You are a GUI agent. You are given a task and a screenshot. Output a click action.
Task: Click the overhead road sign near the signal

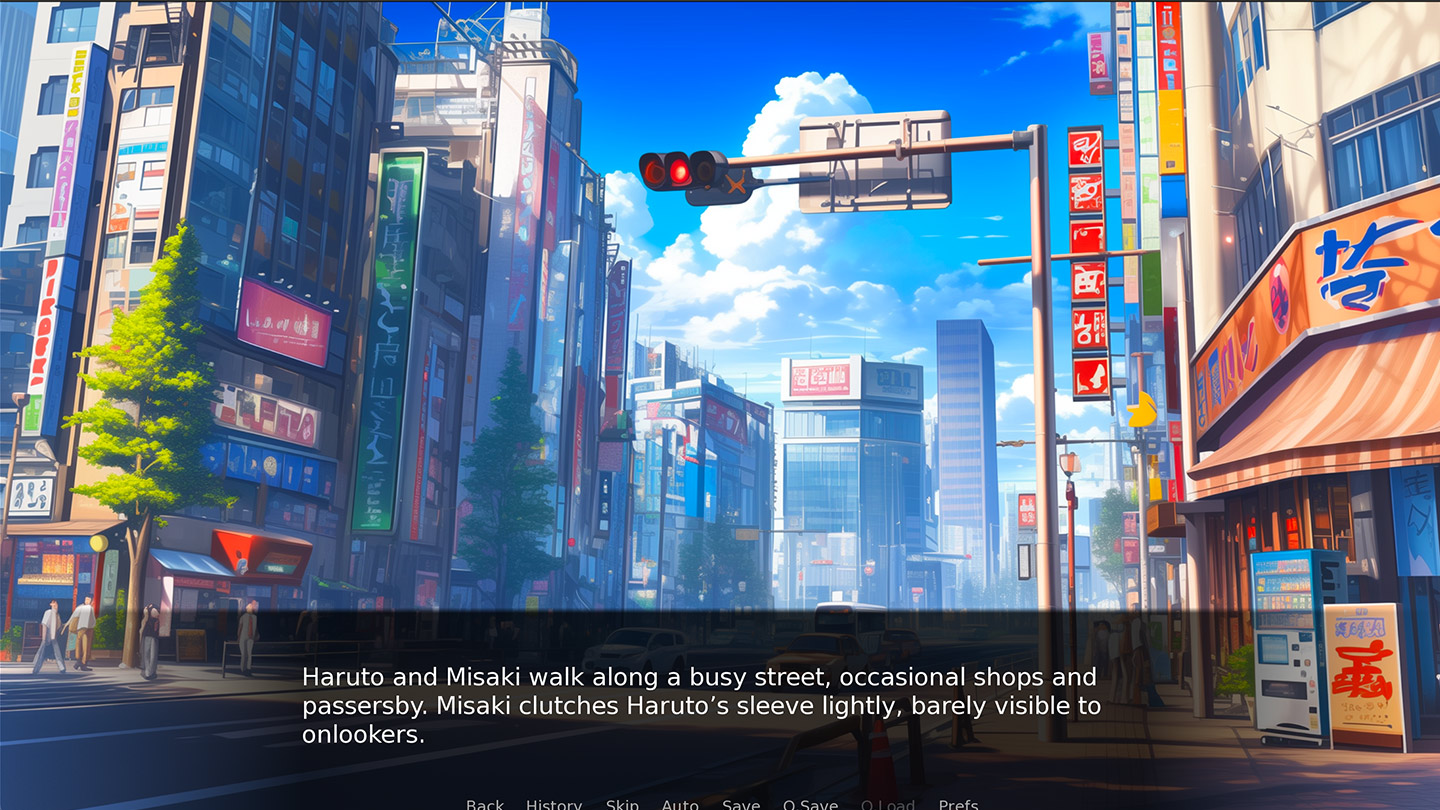click(875, 160)
